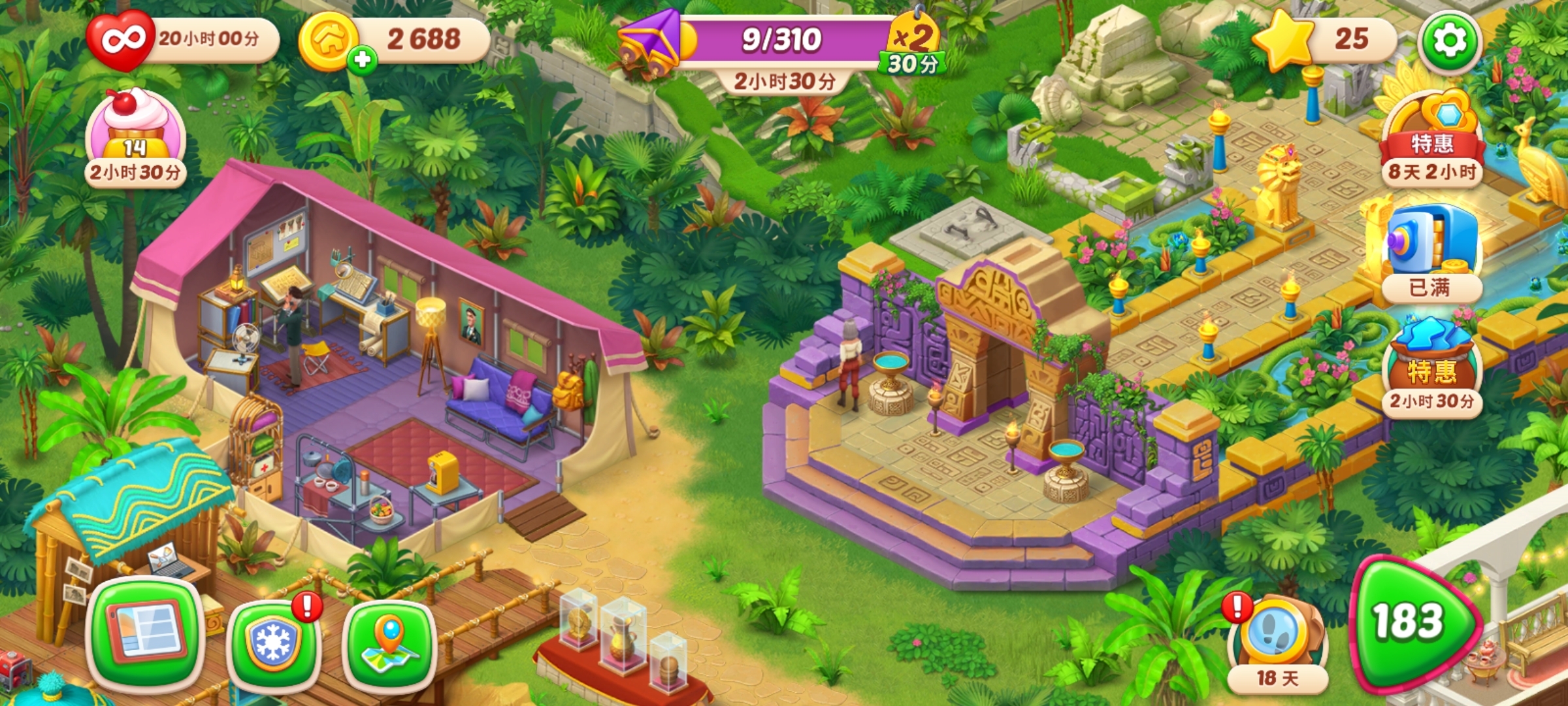The width and height of the screenshot is (1568, 706).
Task: Tap the green plus to buy coins
Action: (362, 60)
